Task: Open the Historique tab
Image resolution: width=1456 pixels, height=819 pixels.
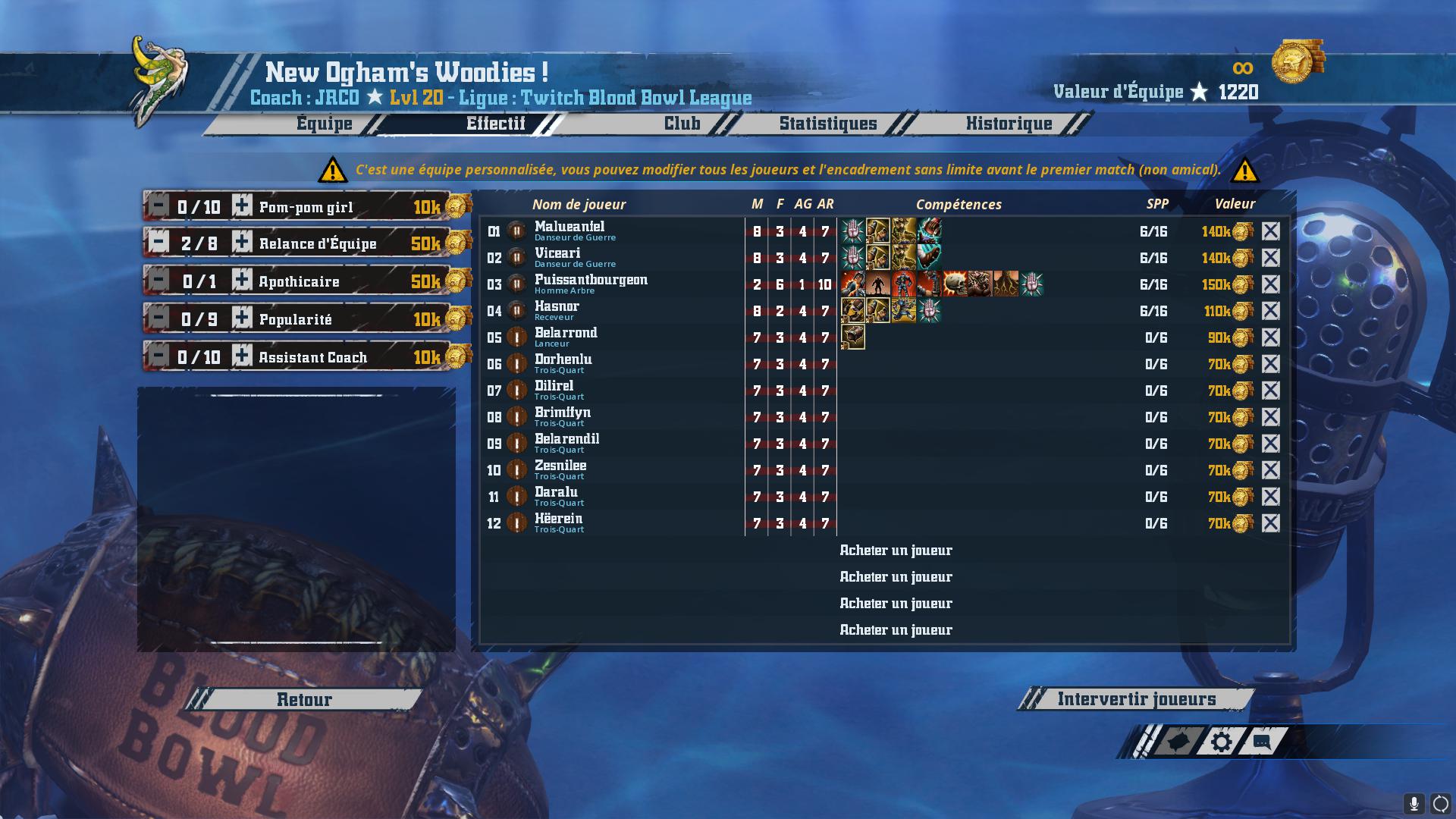Action: [1009, 124]
